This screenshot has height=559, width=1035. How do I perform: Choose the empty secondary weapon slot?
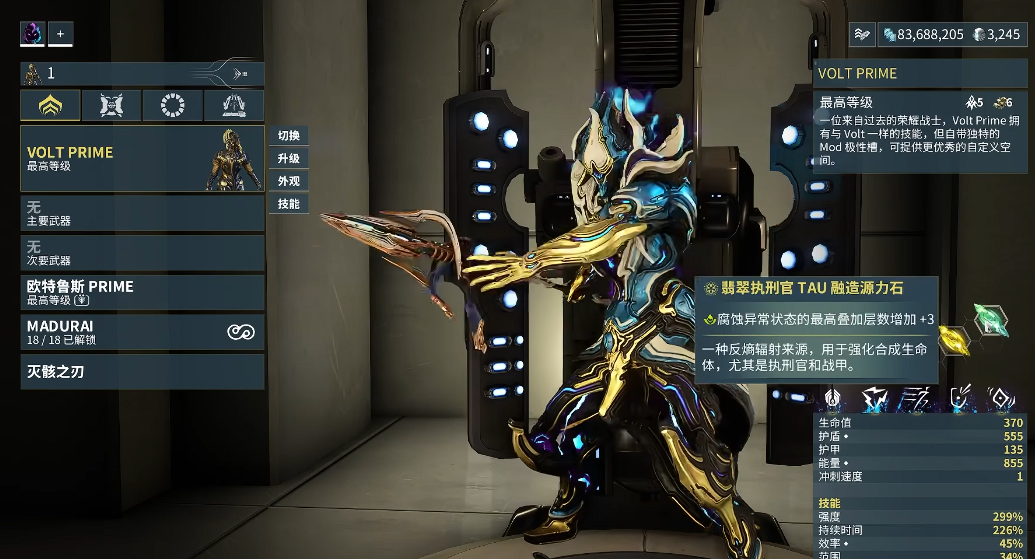[142, 253]
